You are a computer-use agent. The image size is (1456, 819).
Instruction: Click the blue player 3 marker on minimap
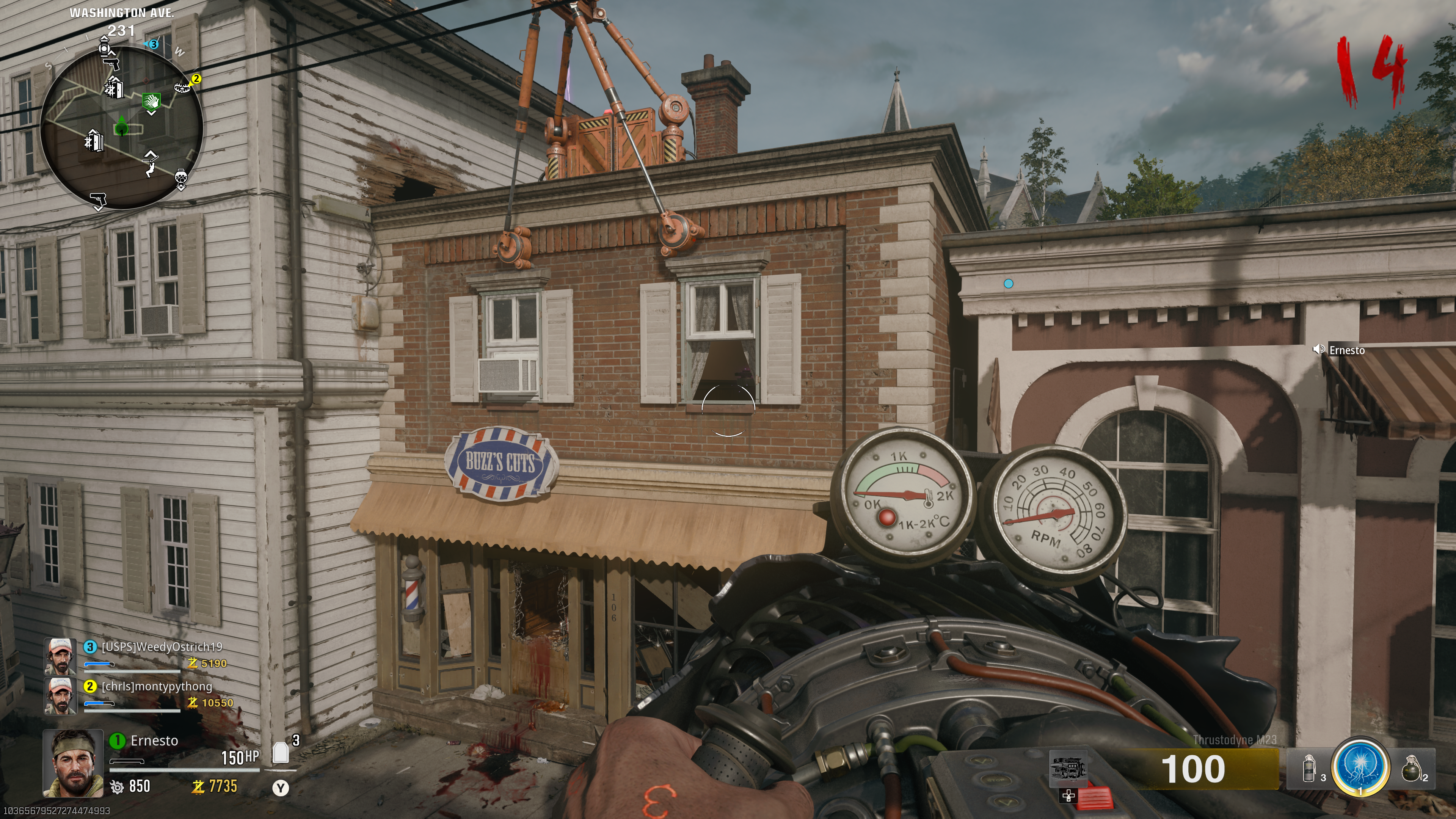153,44
